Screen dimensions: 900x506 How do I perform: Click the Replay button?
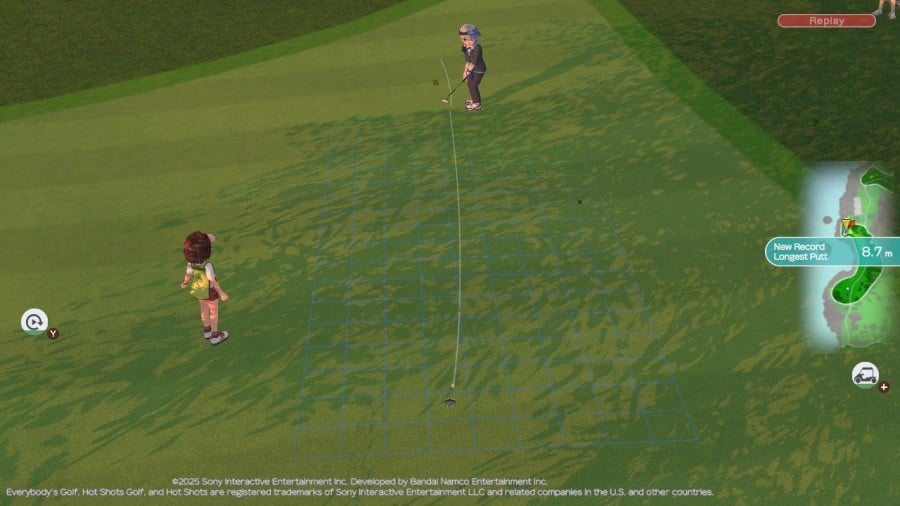pos(826,20)
